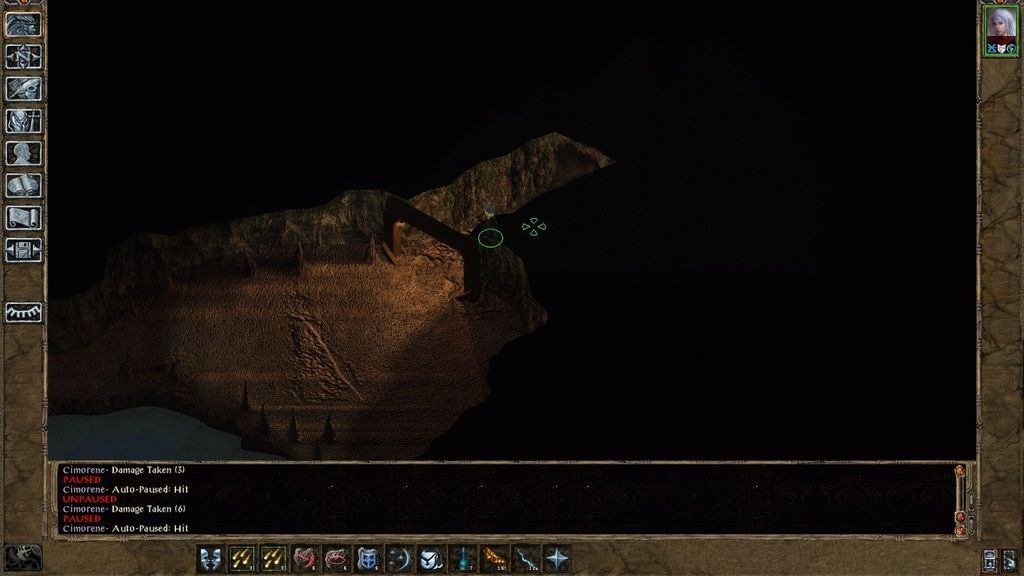Screen dimensions: 1024x576
Task: Select the first magic missile quick slot
Action: 242,559
